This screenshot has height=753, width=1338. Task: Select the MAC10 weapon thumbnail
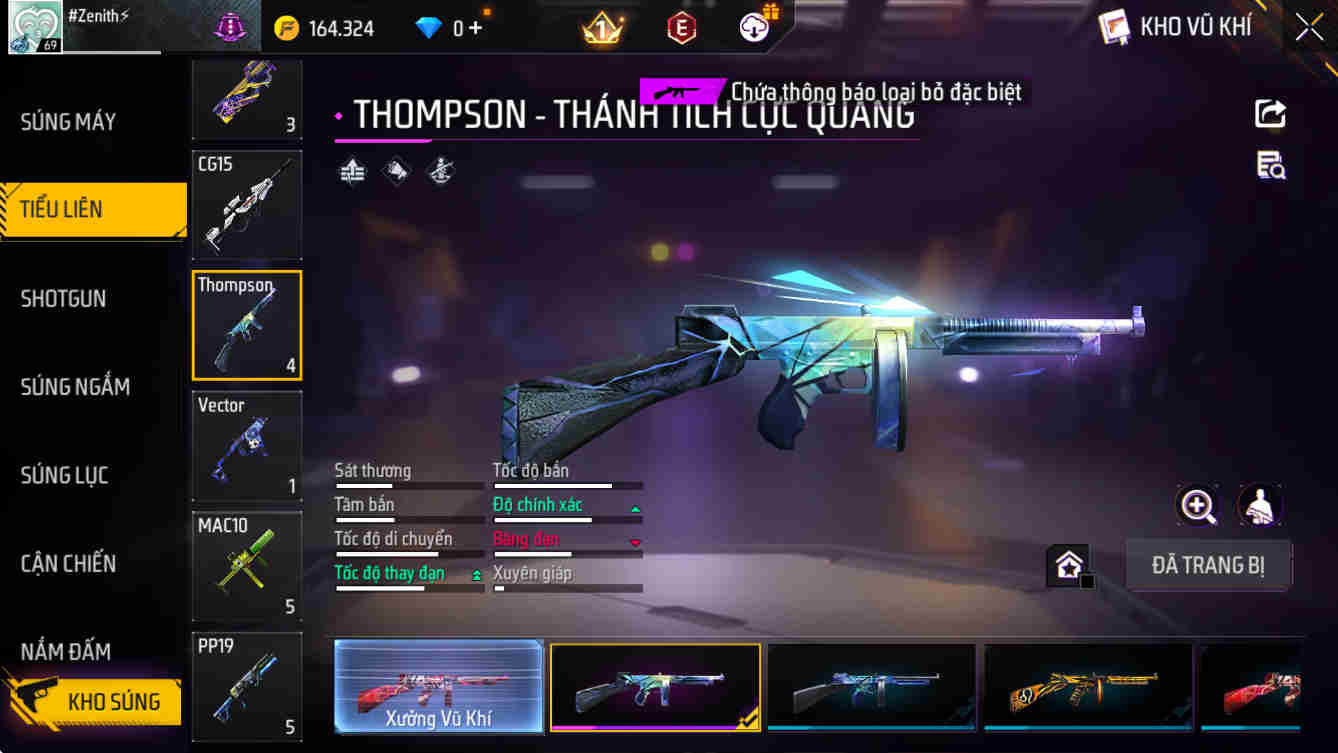tap(246, 565)
